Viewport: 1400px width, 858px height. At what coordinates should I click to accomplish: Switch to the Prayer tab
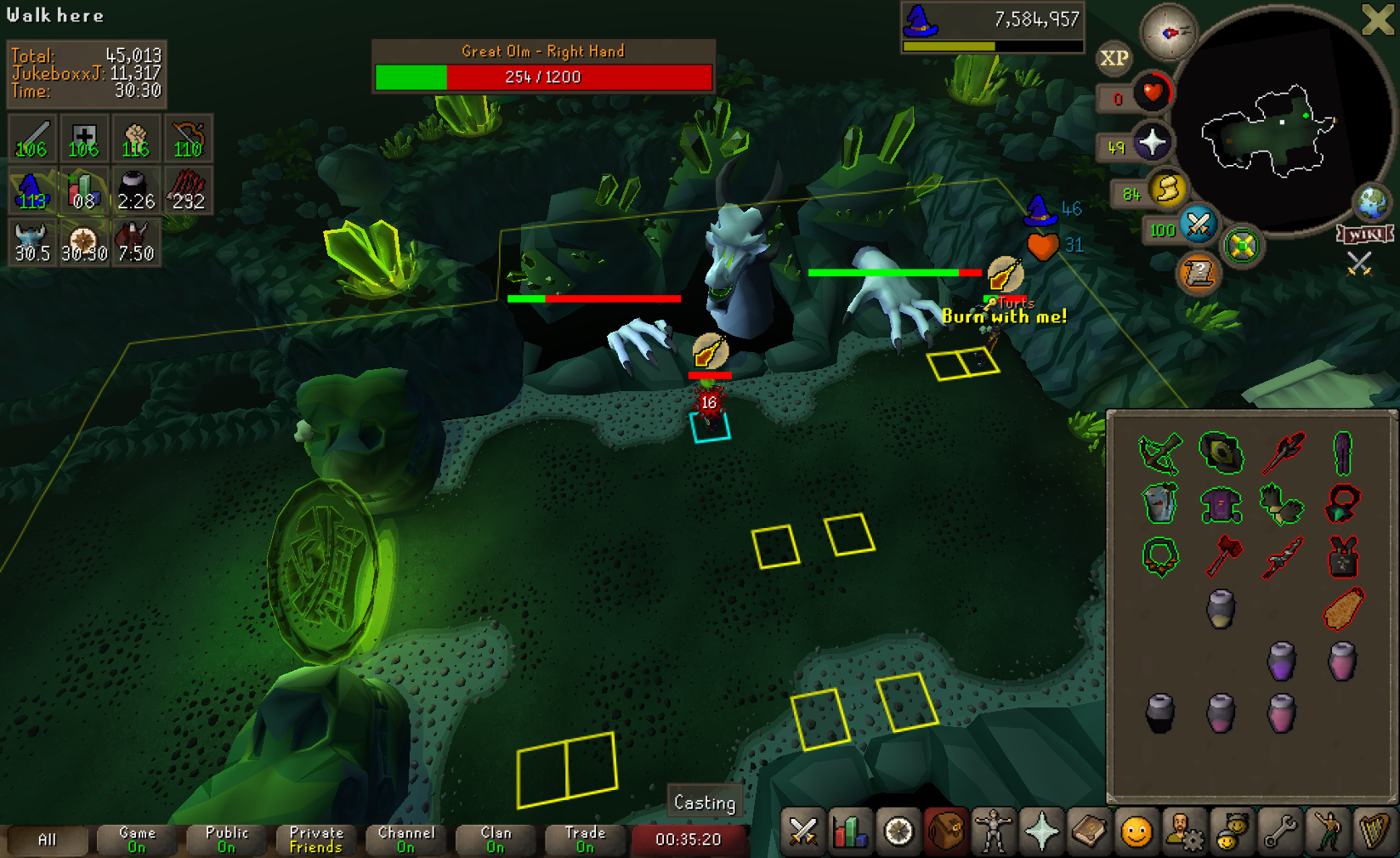coord(1040,832)
